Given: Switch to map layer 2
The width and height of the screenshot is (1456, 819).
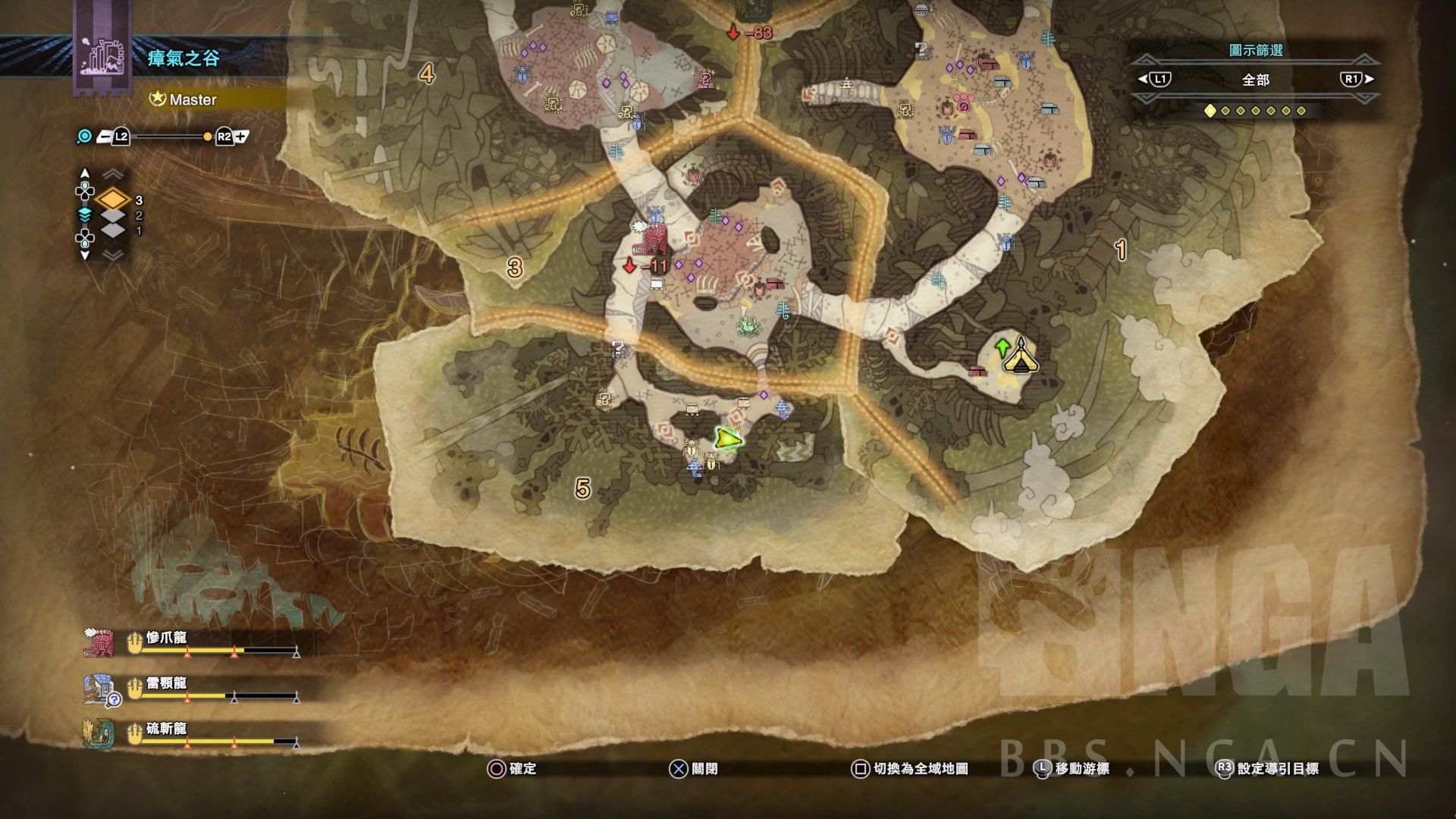Looking at the screenshot, I should tap(114, 216).
